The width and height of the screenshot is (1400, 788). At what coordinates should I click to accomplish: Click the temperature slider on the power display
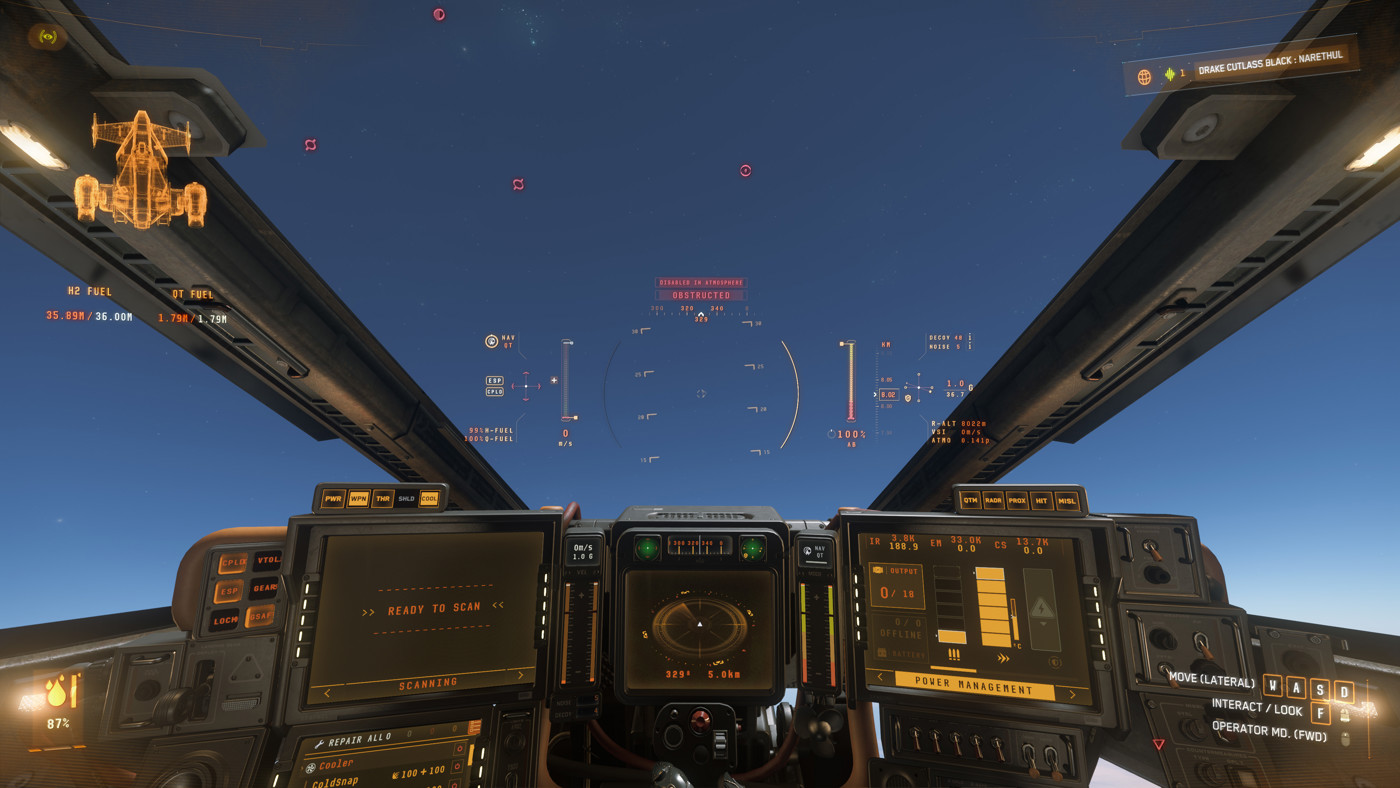pyautogui.click(x=1013, y=618)
